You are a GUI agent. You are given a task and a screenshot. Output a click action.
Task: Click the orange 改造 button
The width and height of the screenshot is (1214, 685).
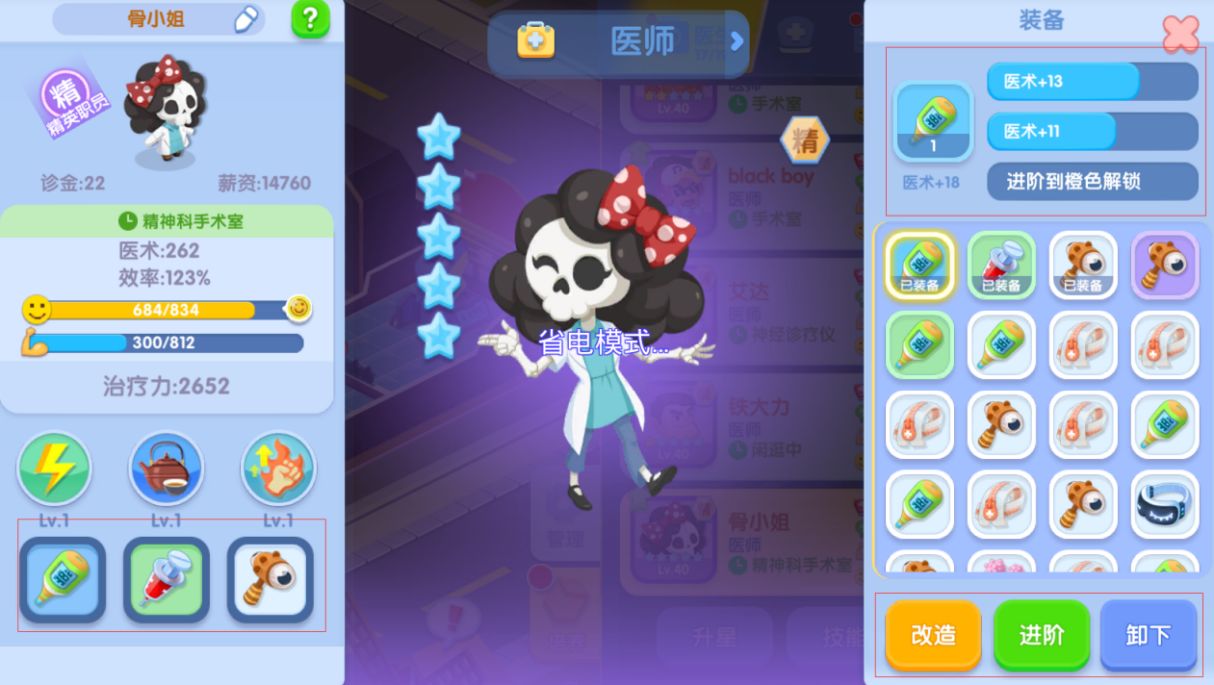[x=933, y=635]
